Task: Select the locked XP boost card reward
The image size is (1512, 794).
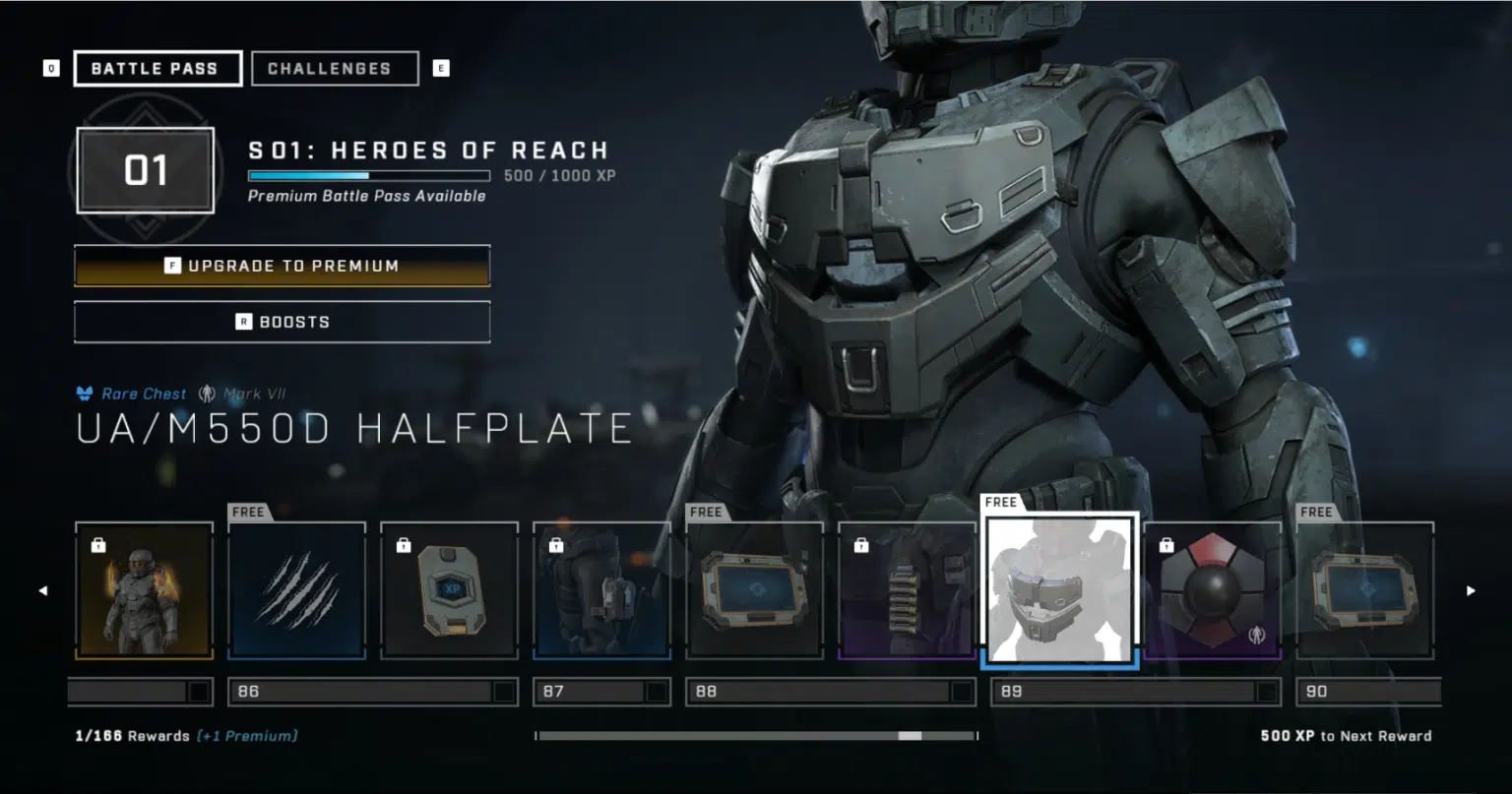Action: pyautogui.click(x=449, y=590)
